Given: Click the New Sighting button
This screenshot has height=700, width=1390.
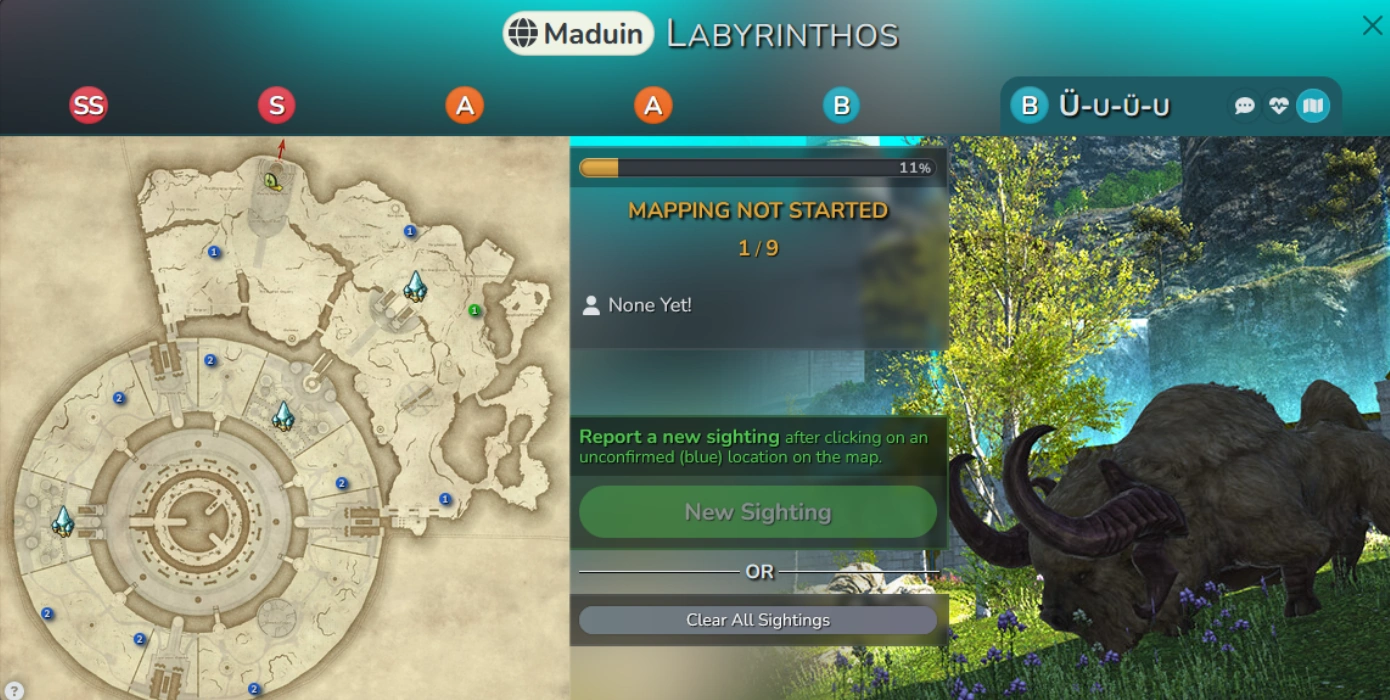Looking at the screenshot, I should (757, 512).
